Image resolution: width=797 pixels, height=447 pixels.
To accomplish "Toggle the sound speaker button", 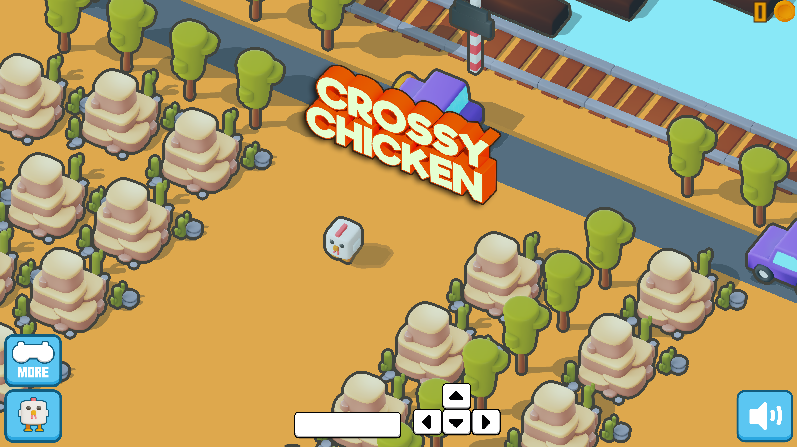I will [764, 415].
